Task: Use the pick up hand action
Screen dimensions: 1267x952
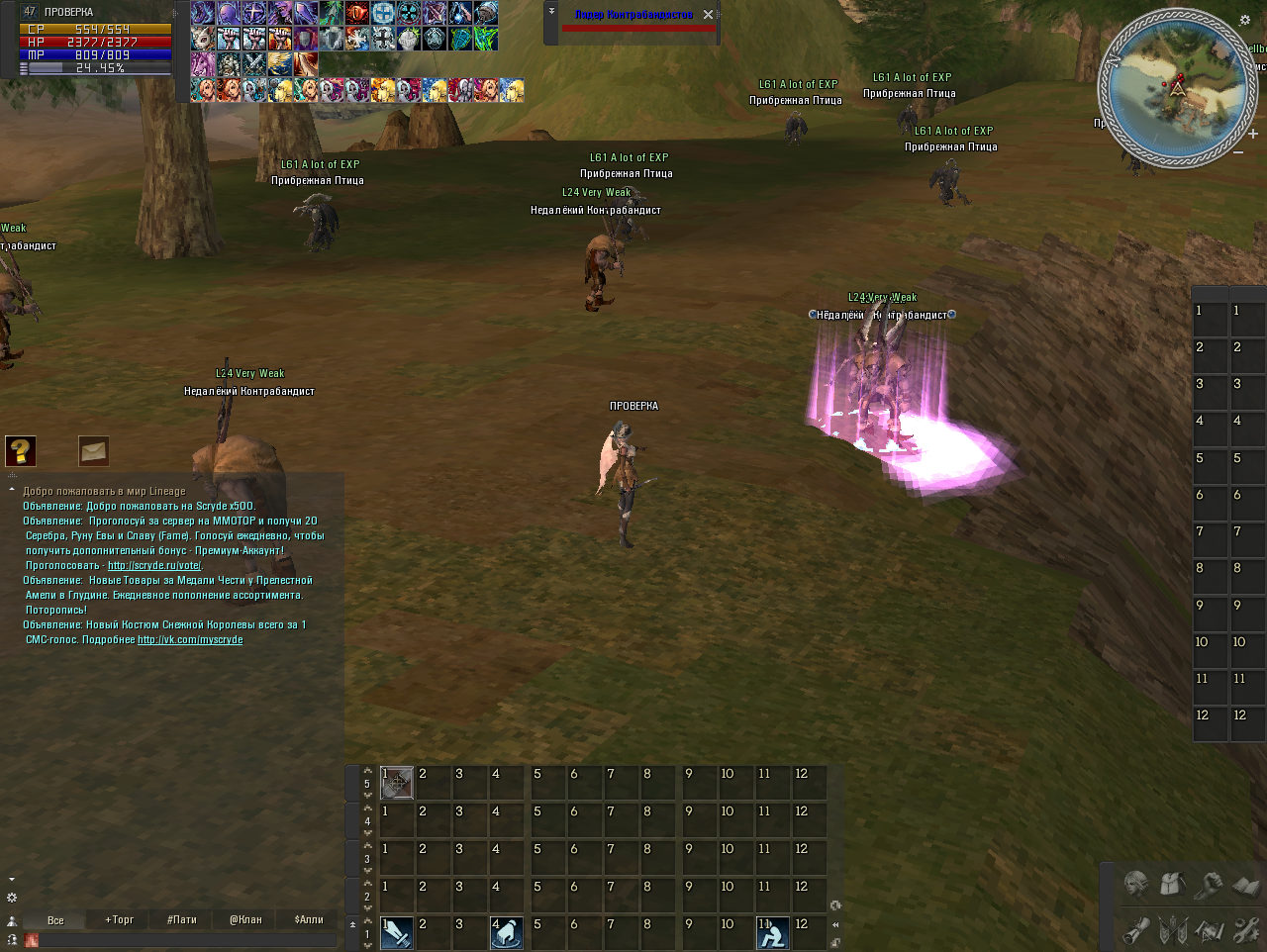Action: [x=507, y=933]
